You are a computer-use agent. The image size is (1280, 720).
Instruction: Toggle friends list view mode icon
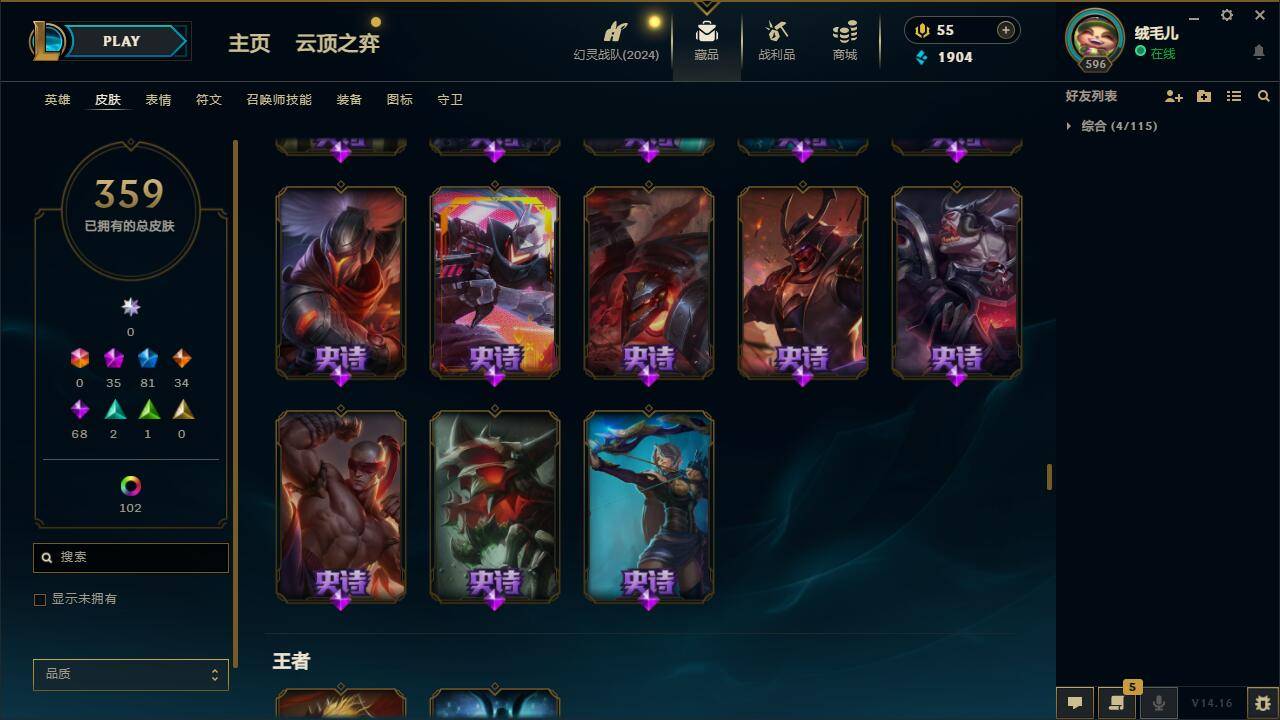click(1234, 96)
